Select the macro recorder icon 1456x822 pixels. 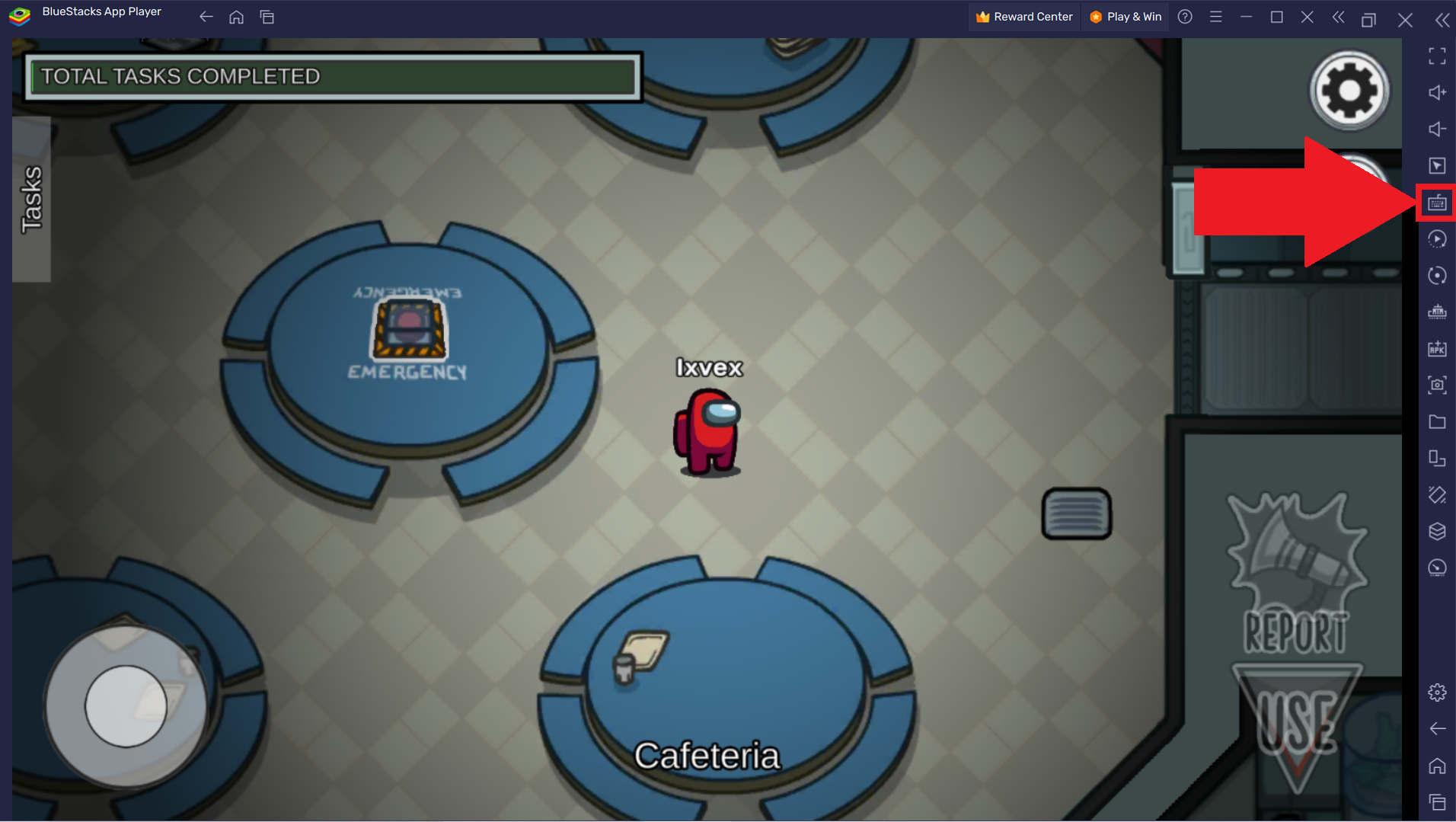pos(1438,238)
